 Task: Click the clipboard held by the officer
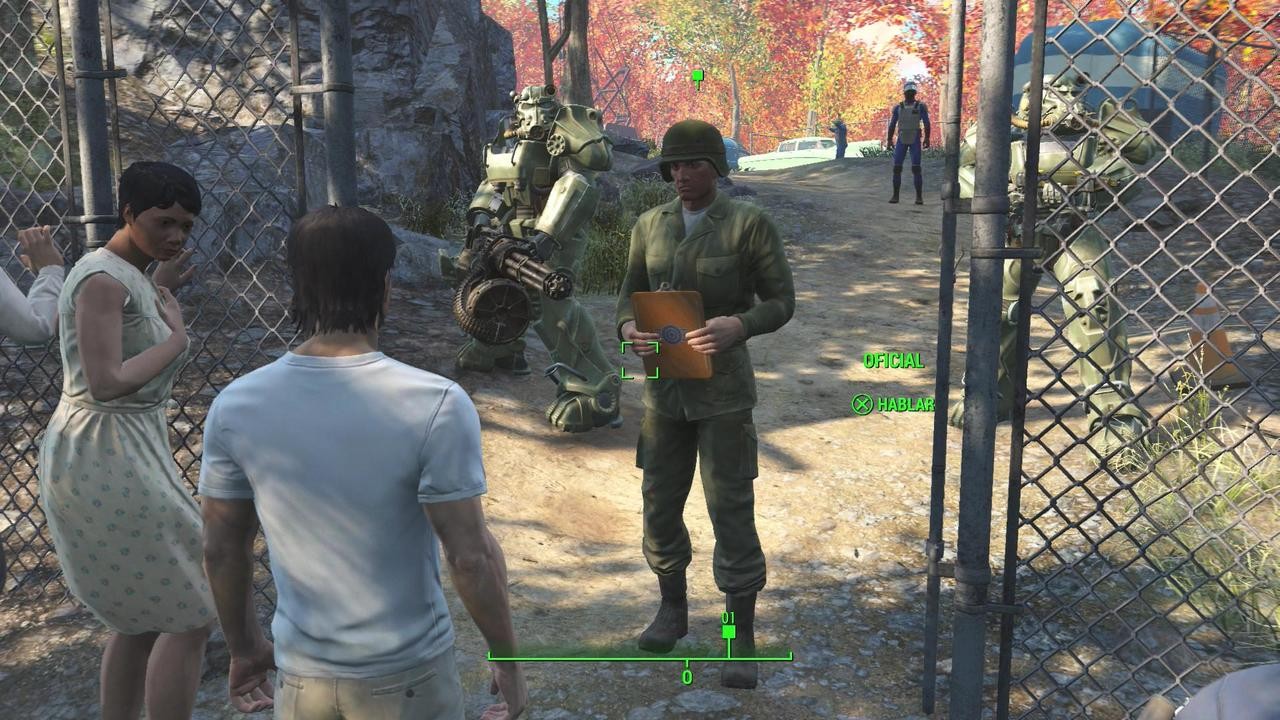[x=668, y=330]
